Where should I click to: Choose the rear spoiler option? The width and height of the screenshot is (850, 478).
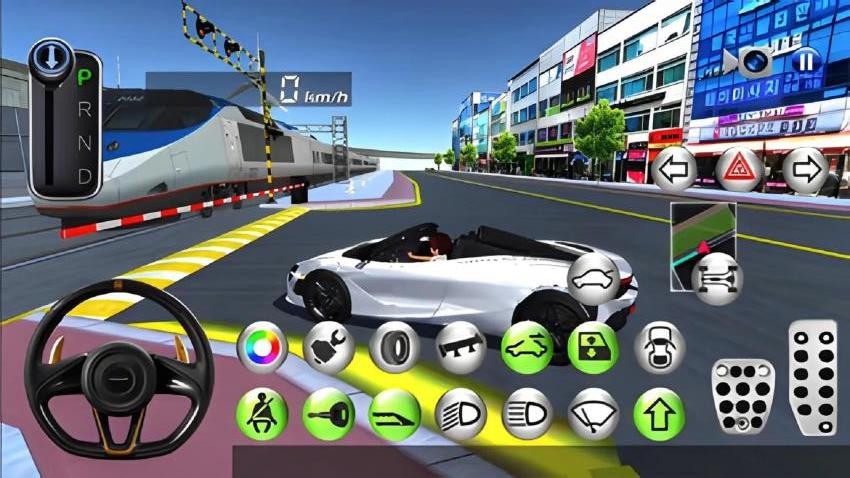tap(460, 347)
